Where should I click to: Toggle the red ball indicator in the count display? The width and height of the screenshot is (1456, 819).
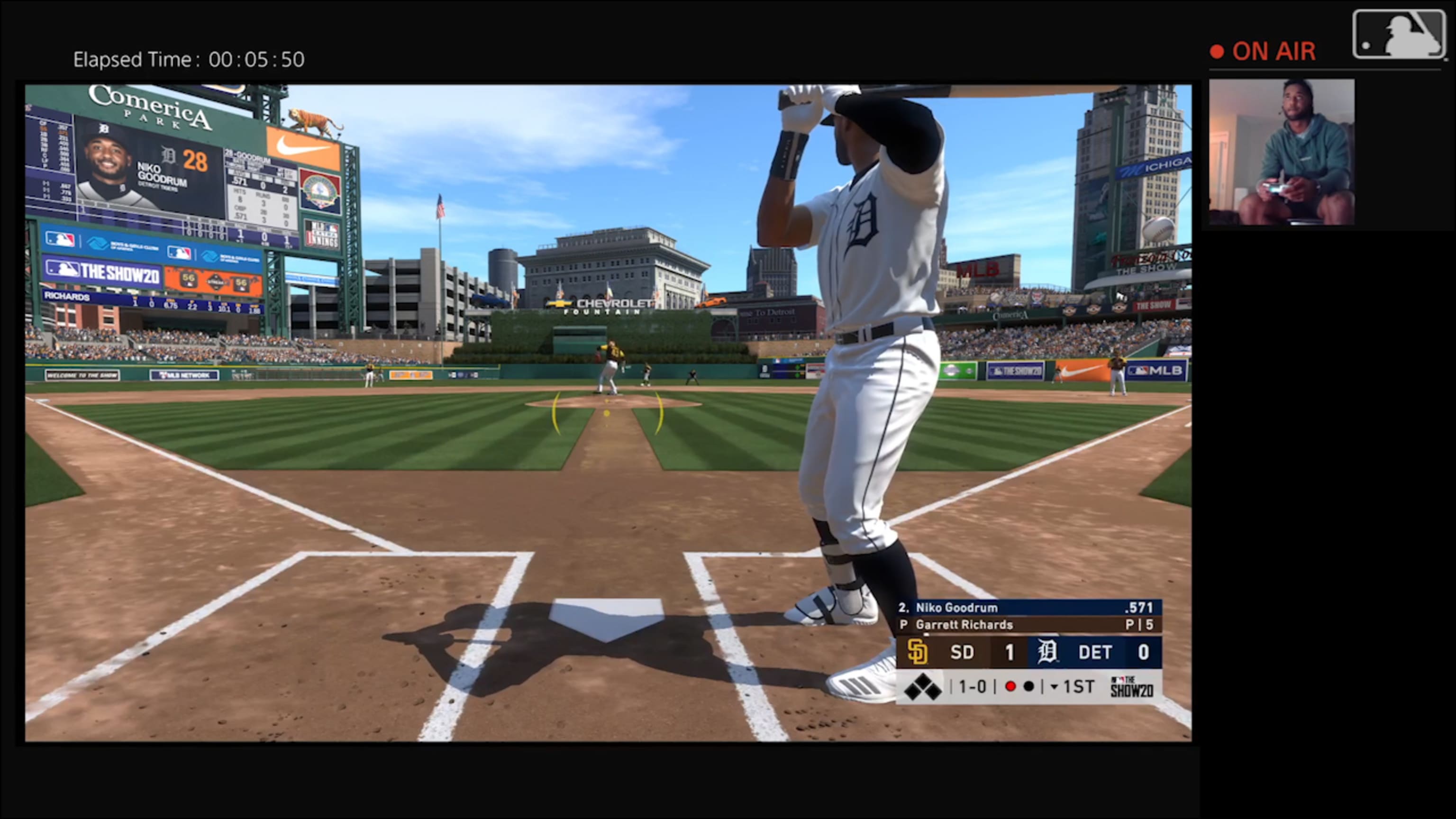point(1010,686)
